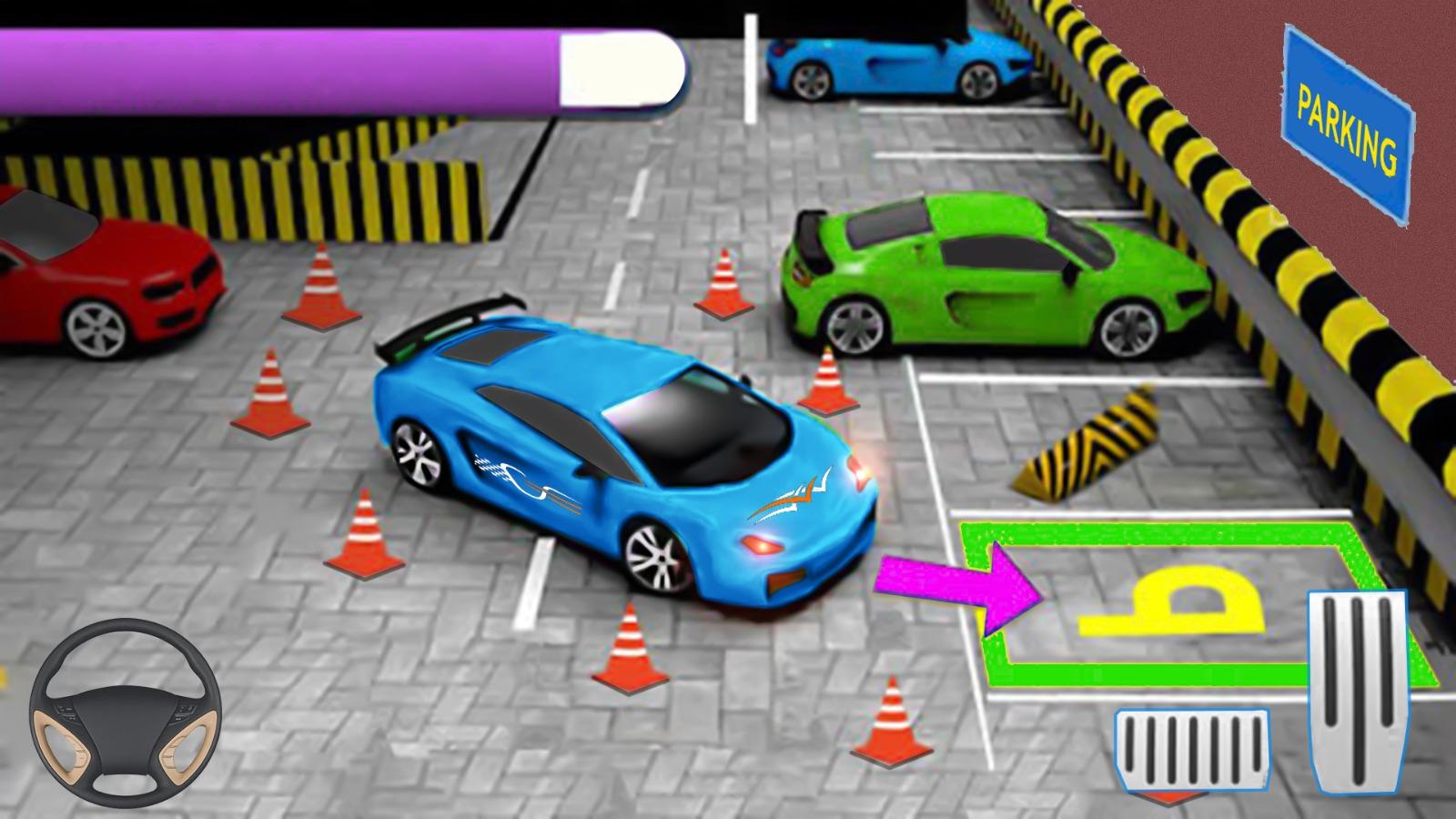The image size is (1456, 819).
Task: Tap the red car on the left
Action: click(x=100, y=273)
